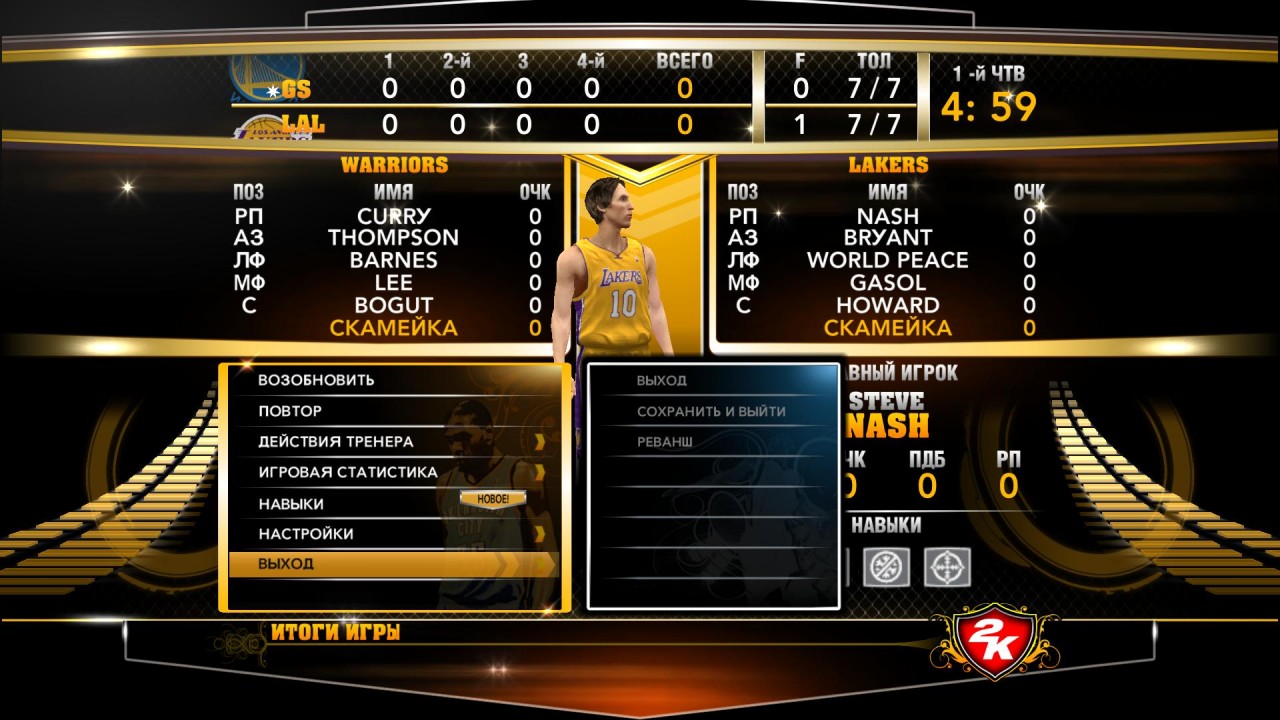Image resolution: width=1280 pixels, height=720 pixels.
Task: Open the НАСТРОЙКИ settings menu
Action: pyautogui.click(x=306, y=534)
